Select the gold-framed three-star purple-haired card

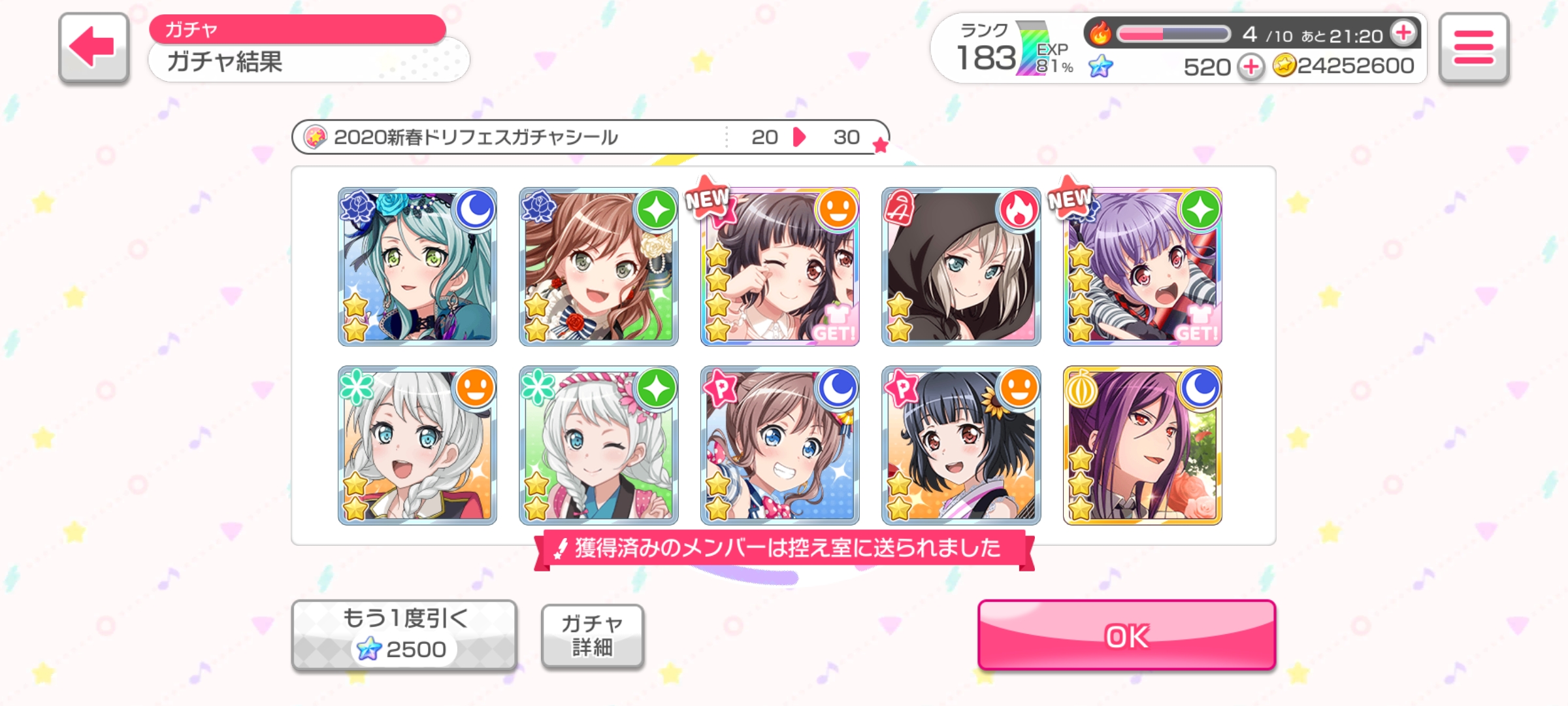pyautogui.click(x=1142, y=445)
